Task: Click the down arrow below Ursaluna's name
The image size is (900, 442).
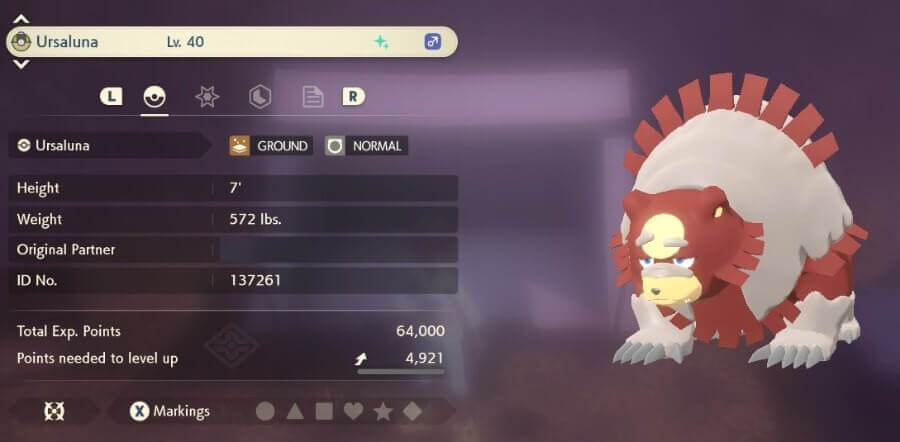Action: (x=21, y=64)
